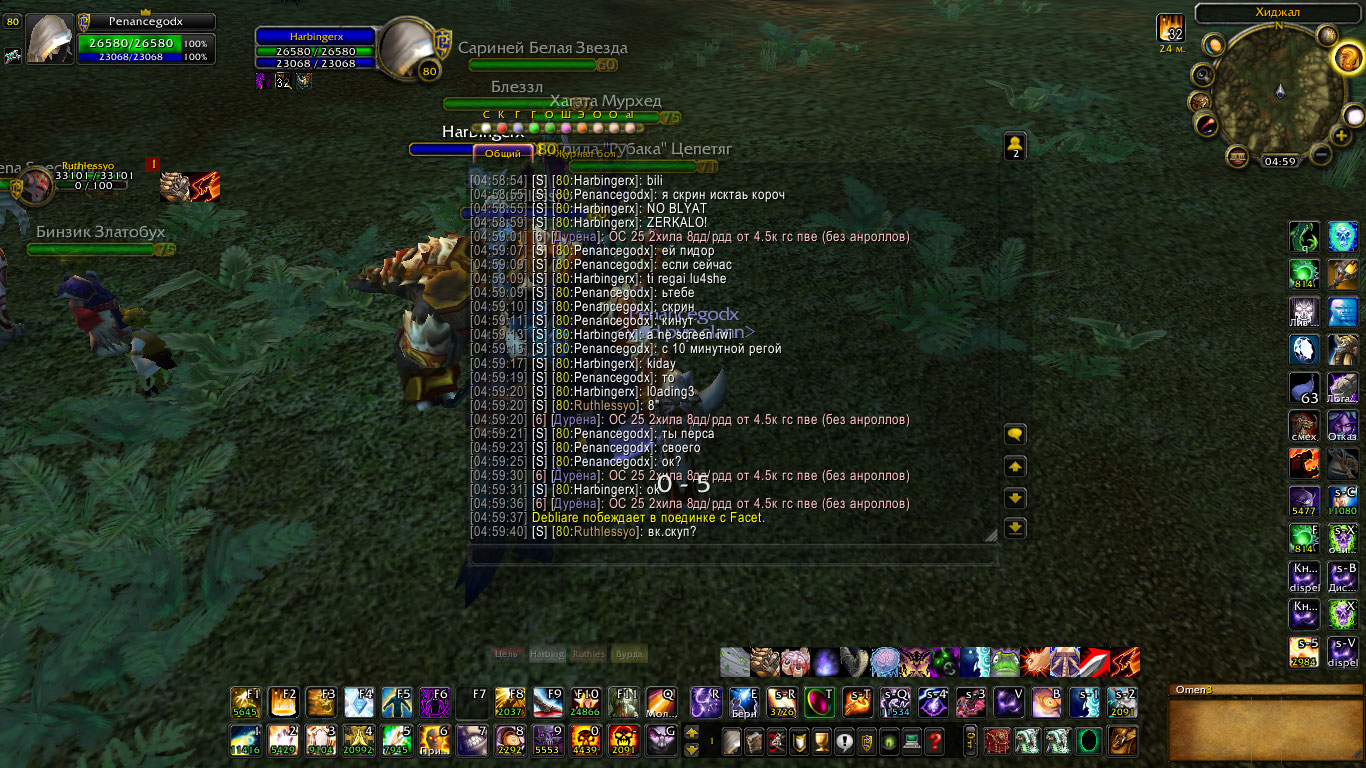Open the red question mark help button

pos(935,742)
